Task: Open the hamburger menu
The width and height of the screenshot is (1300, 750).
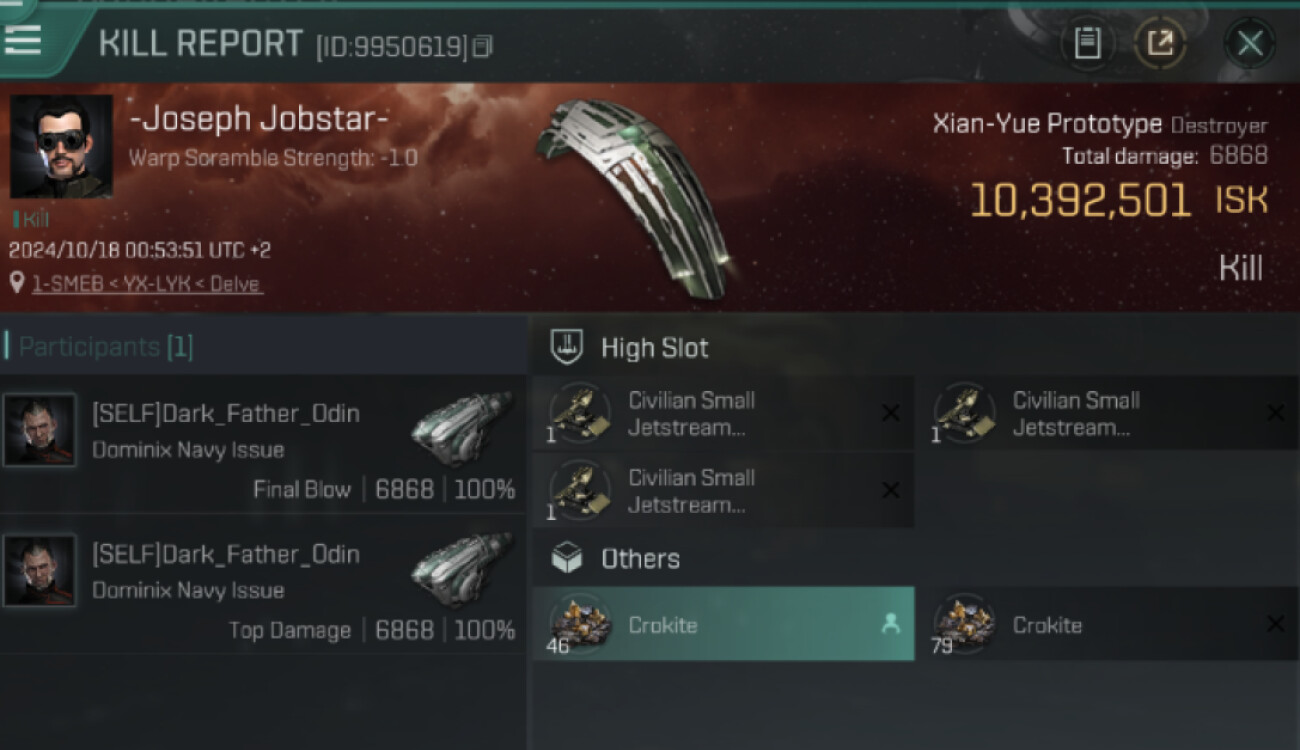Action: pos(23,40)
